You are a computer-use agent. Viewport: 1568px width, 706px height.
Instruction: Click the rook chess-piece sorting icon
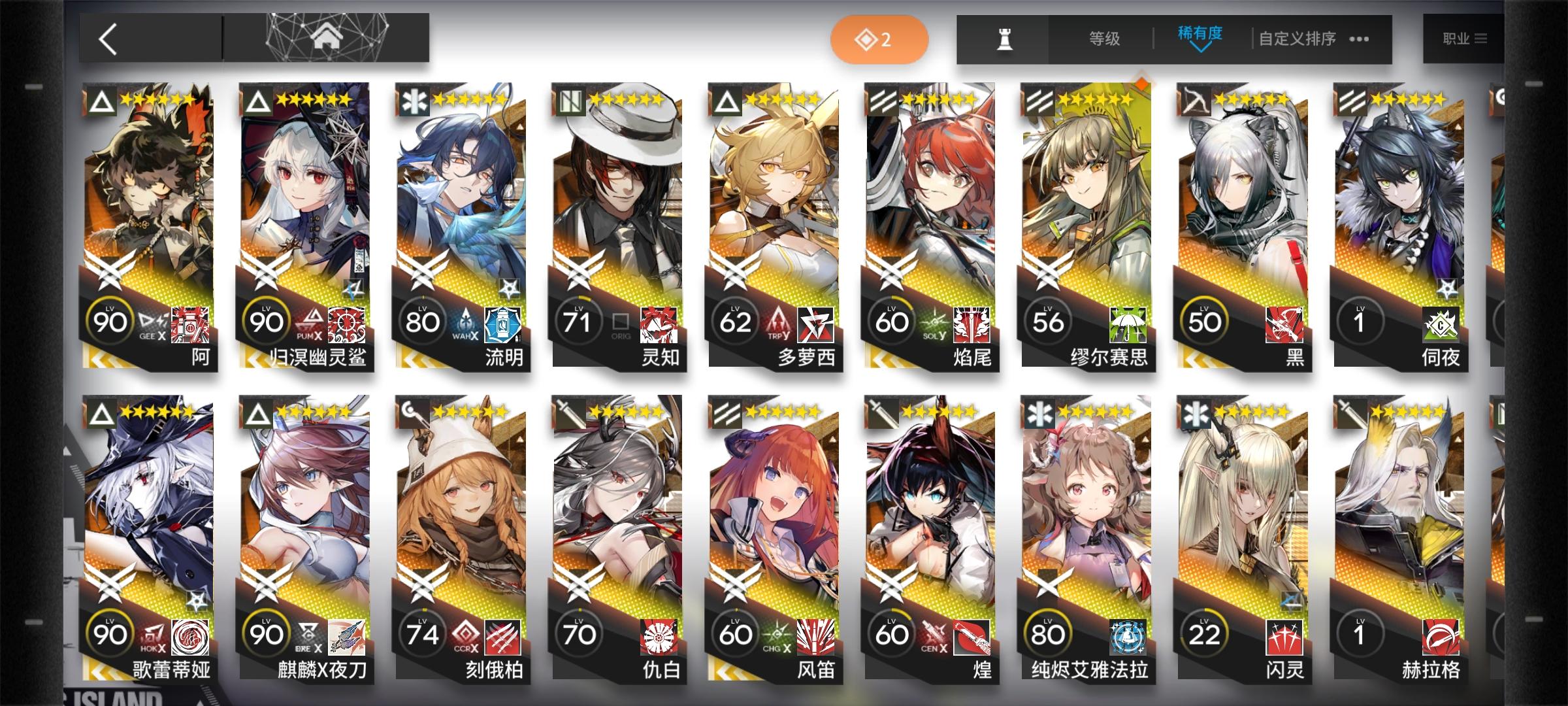(1007, 39)
